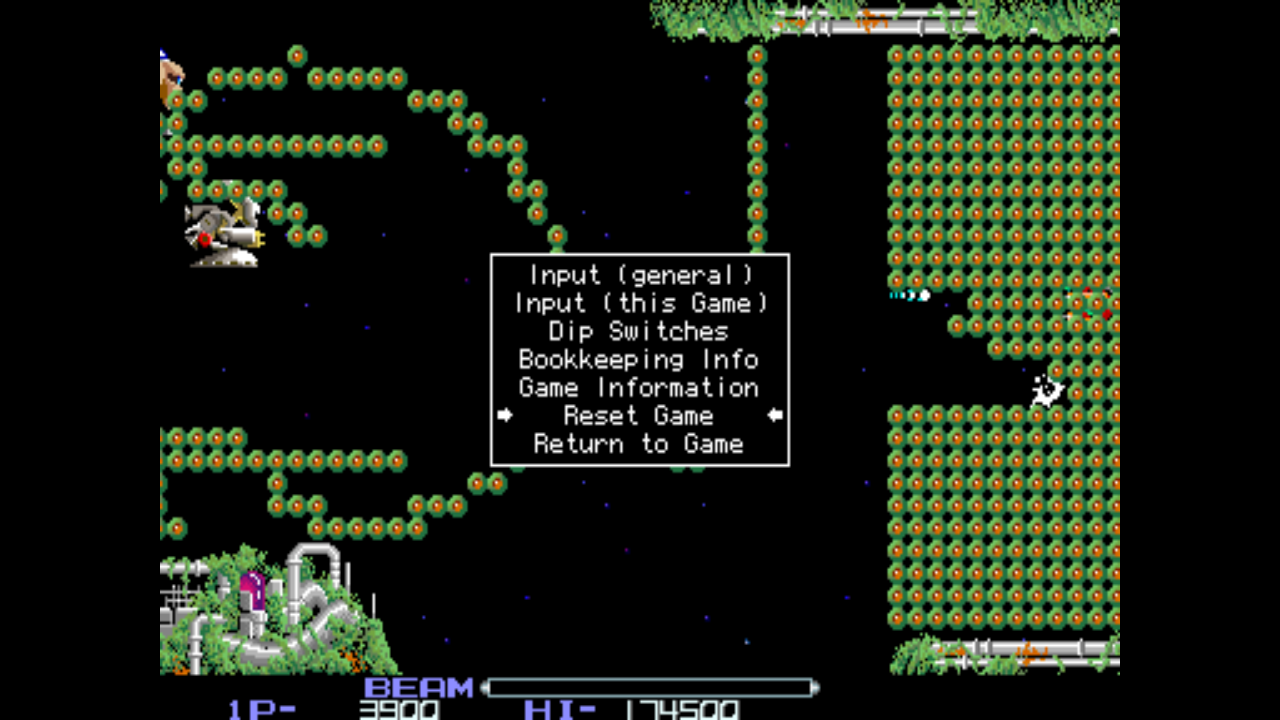
Task: Open the Dip Switches settings
Action: (640, 331)
